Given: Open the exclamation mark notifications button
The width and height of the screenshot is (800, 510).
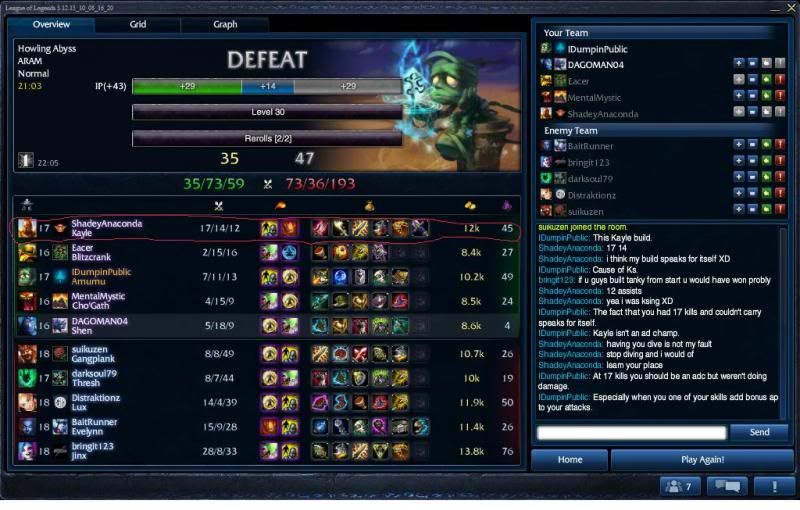Looking at the screenshot, I should [773, 487].
